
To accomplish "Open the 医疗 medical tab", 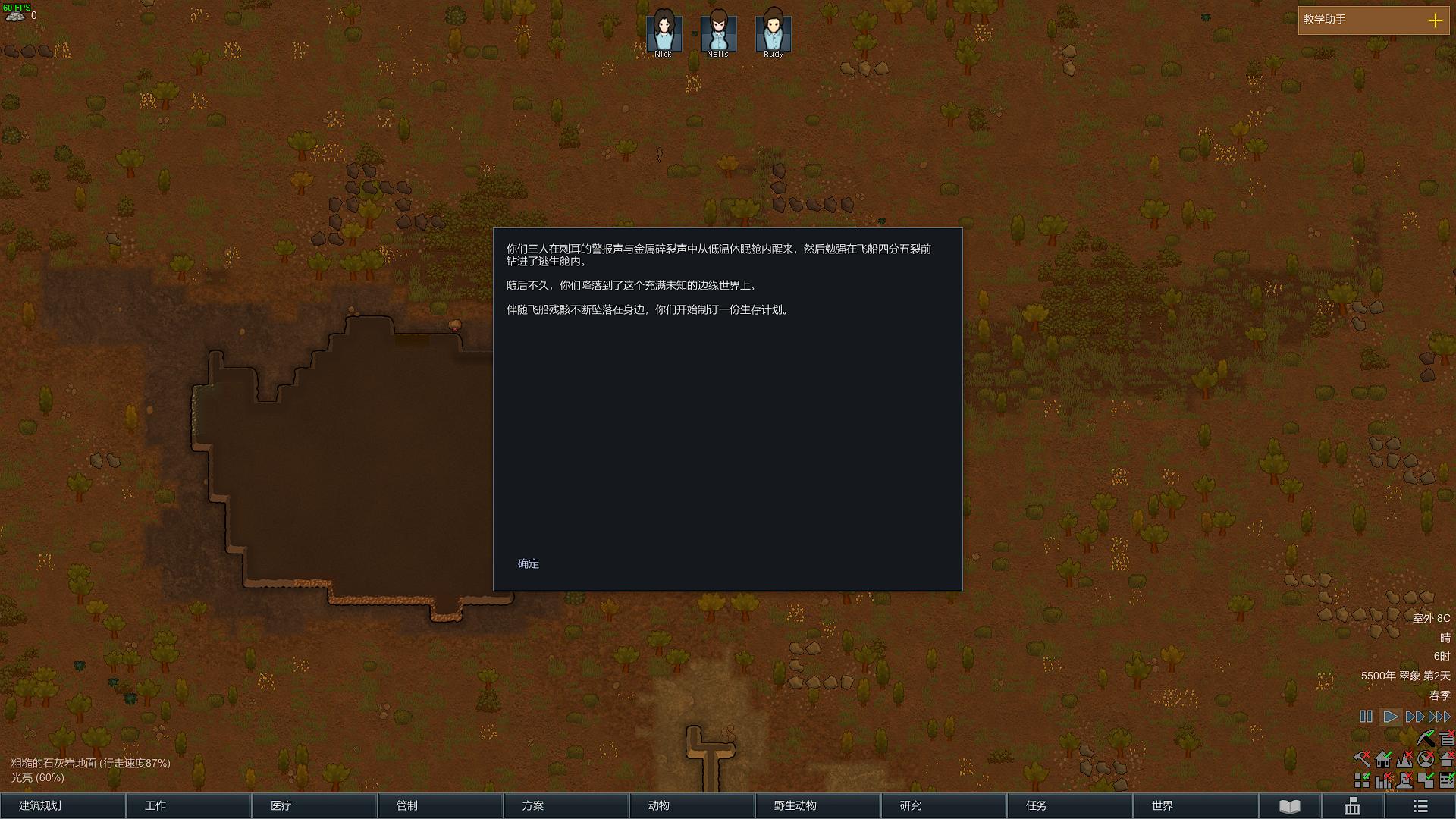I will click(314, 805).
